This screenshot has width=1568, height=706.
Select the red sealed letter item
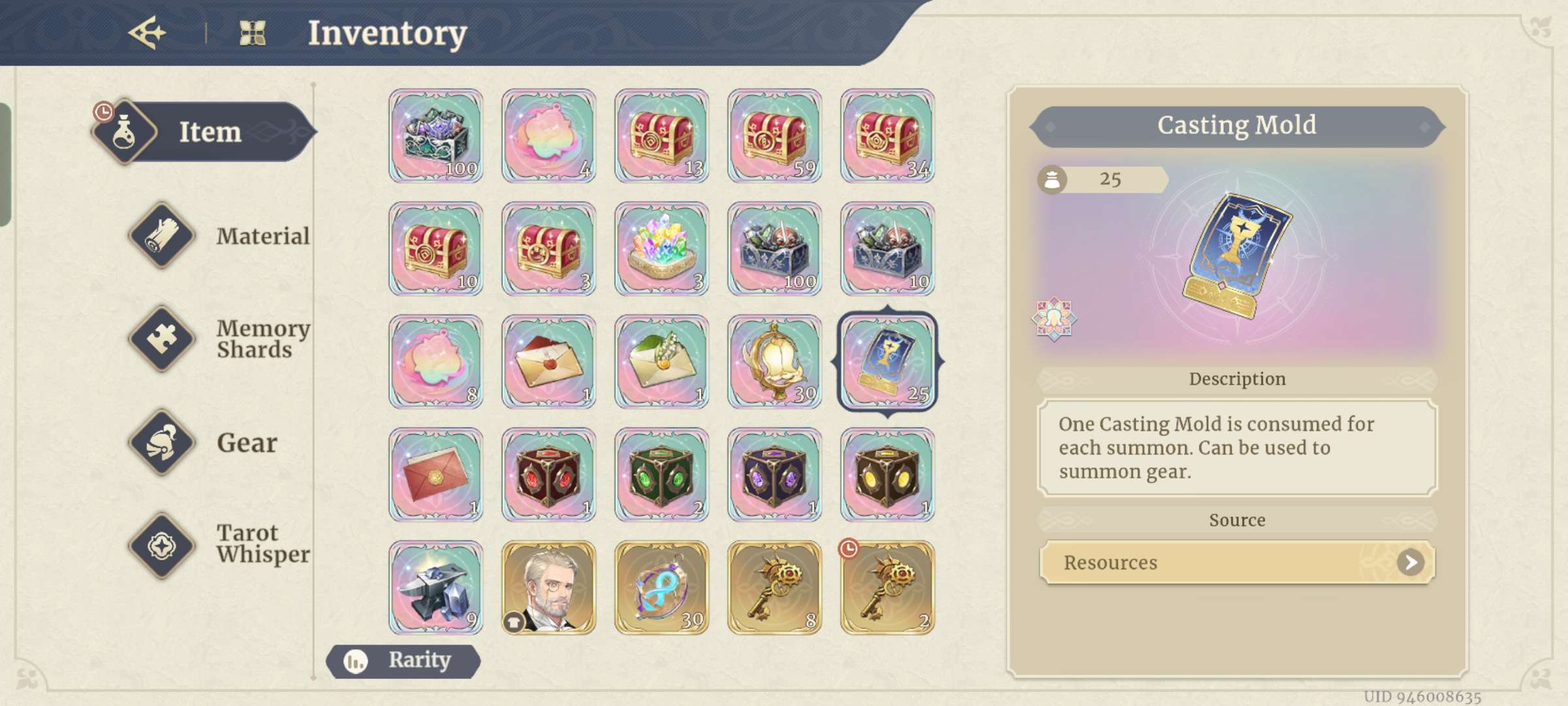435,474
